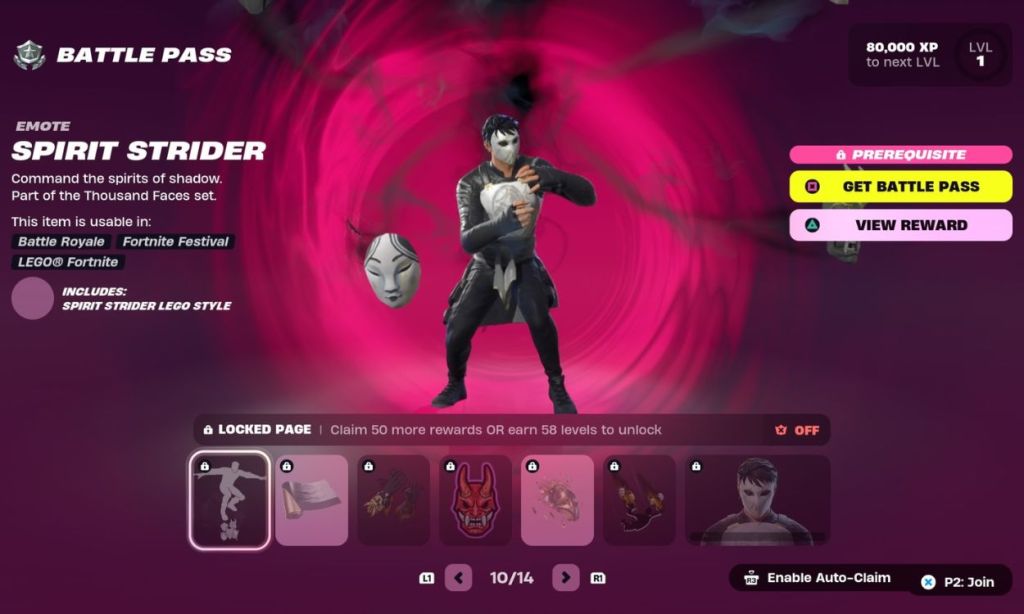
Task: Enable Auto-Claim for rewards
Action: [816, 578]
